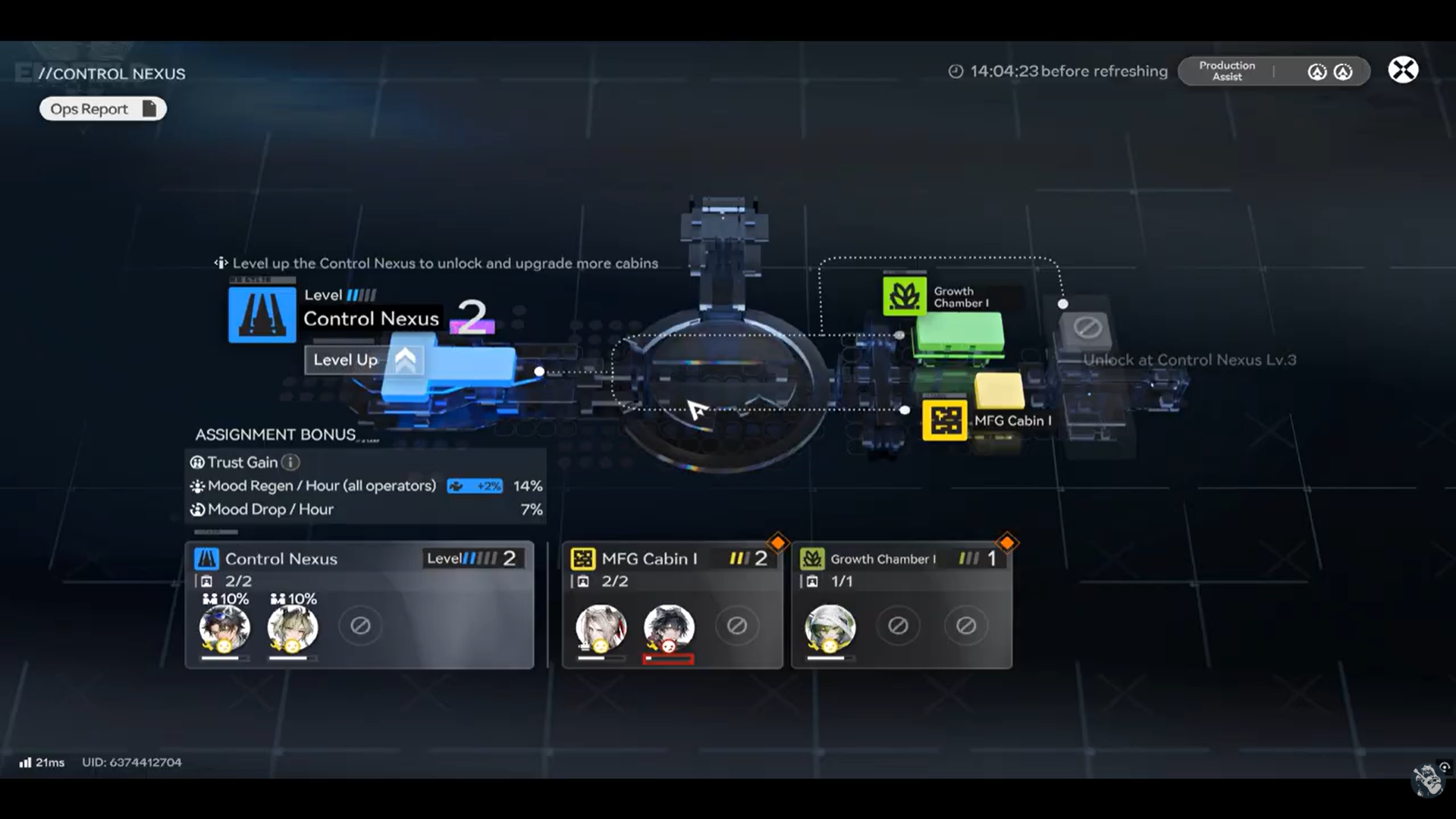Toggle the empty slot in MFG Cabin I
Viewport: 1456px width, 819px height.
(x=737, y=625)
